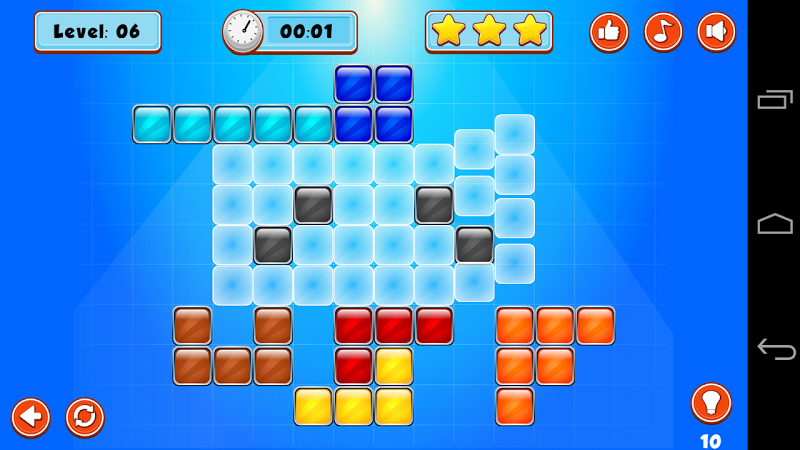Viewport: 800px width, 450px height.
Task: Tap the Android home button
Action: point(775,224)
